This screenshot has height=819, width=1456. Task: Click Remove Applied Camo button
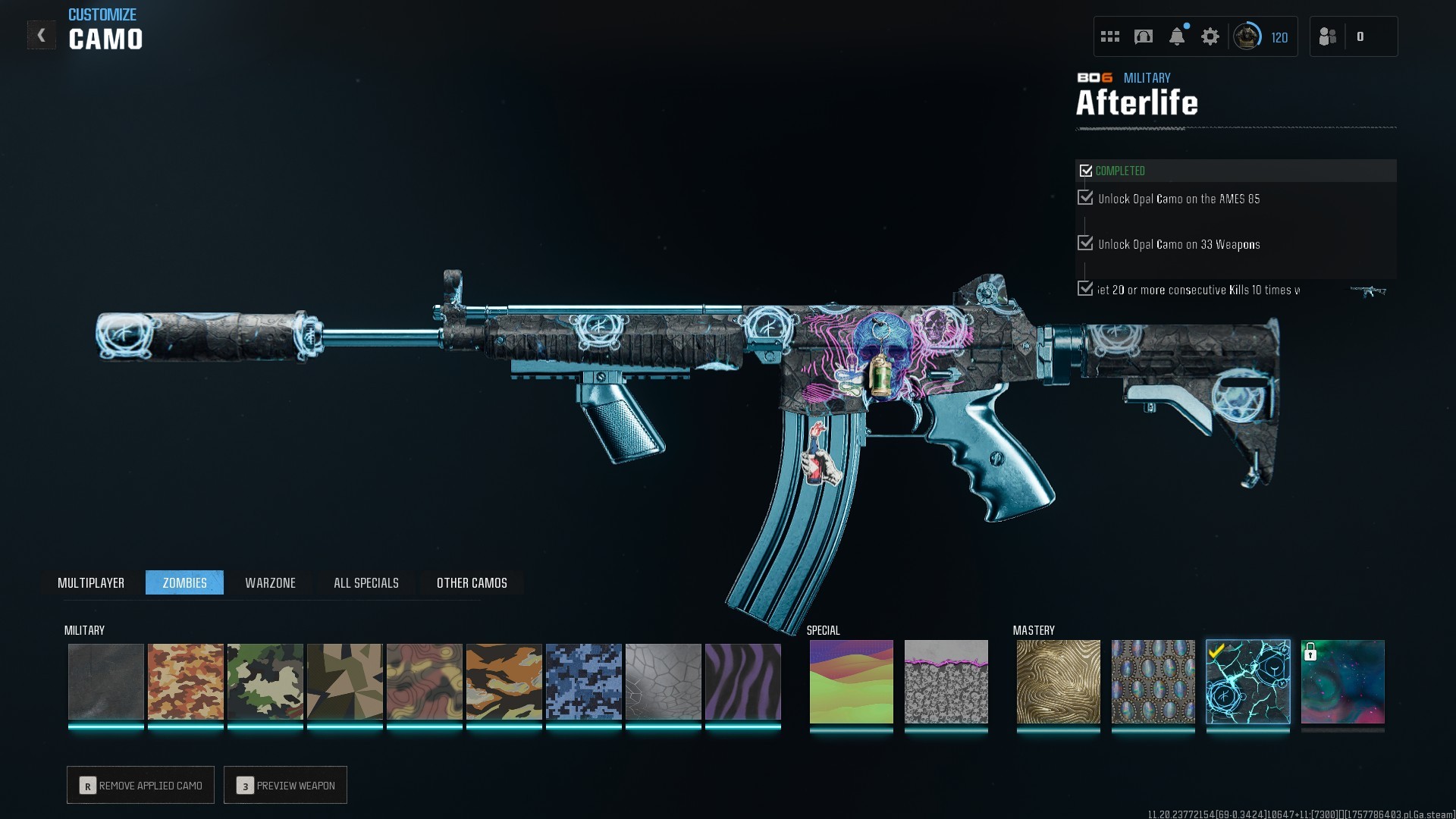pos(141,785)
